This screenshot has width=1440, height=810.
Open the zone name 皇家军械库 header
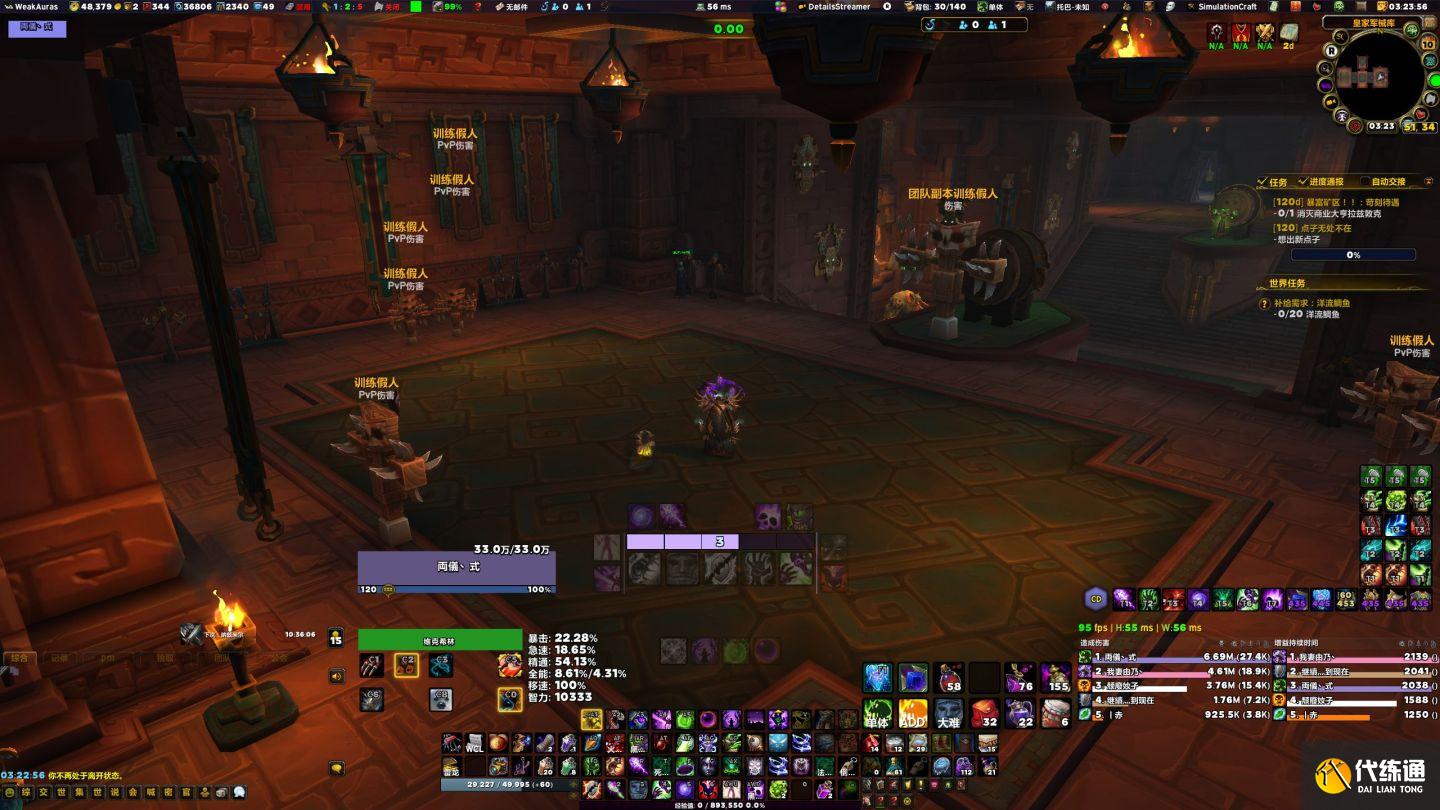[1371, 22]
